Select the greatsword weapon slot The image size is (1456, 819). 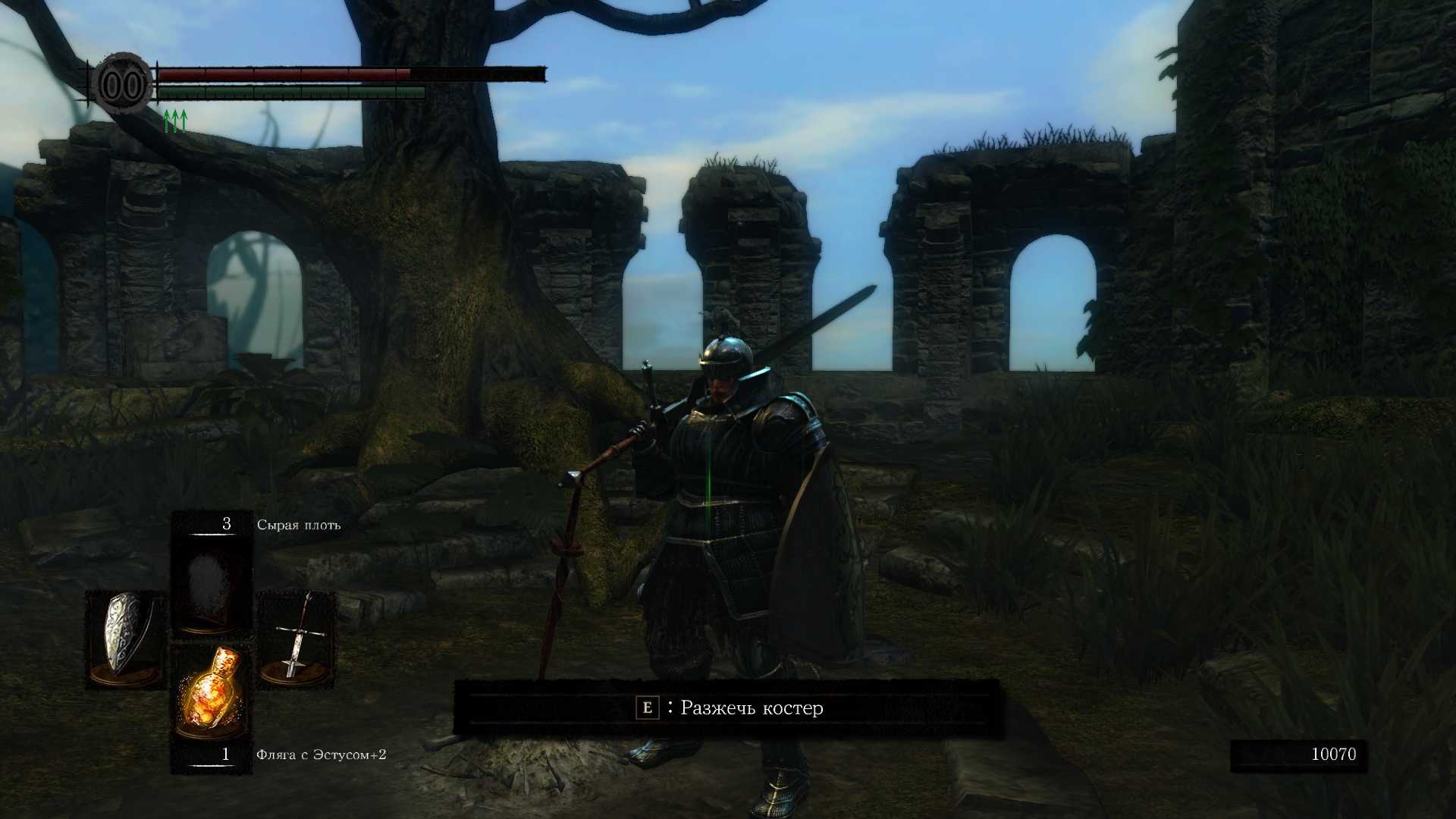[x=297, y=639]
